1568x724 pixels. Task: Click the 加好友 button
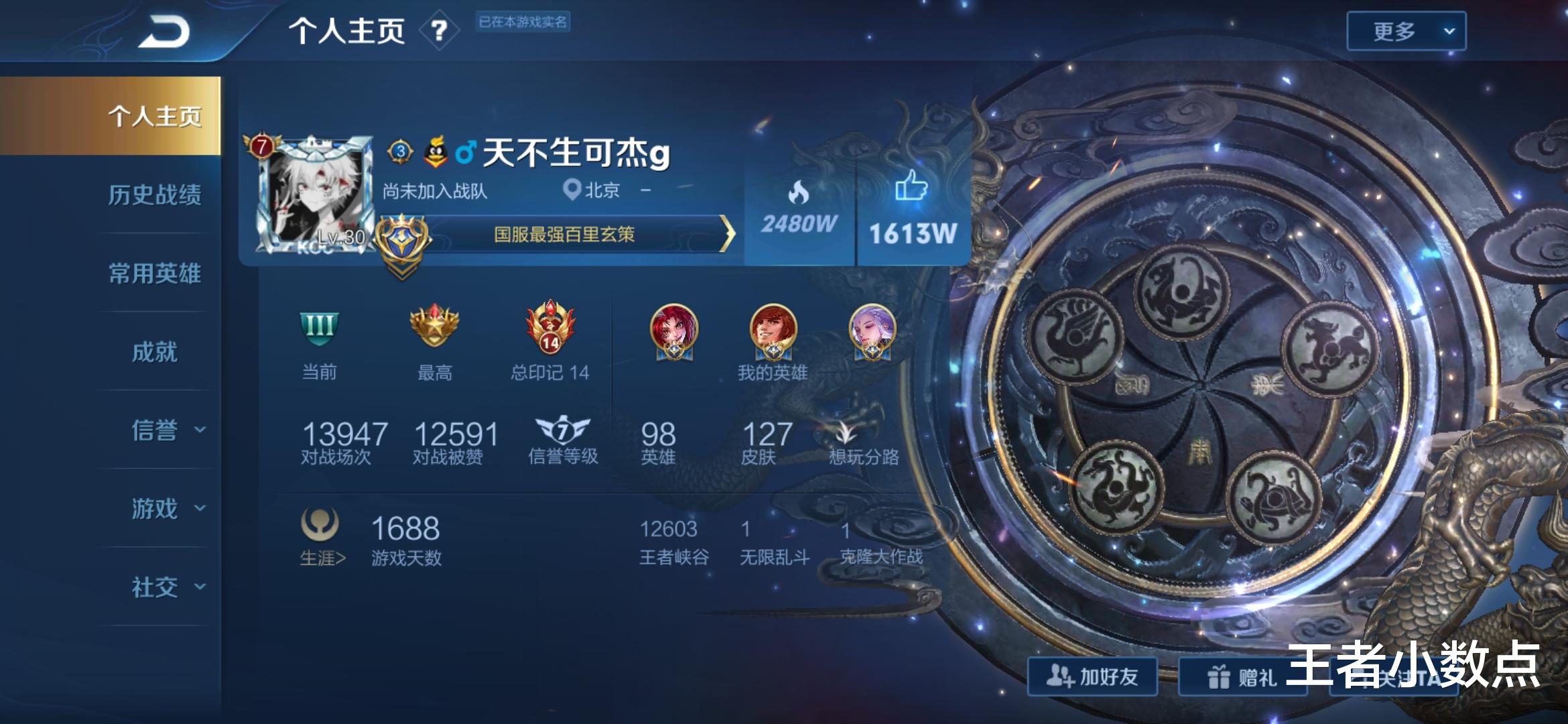1093,676
